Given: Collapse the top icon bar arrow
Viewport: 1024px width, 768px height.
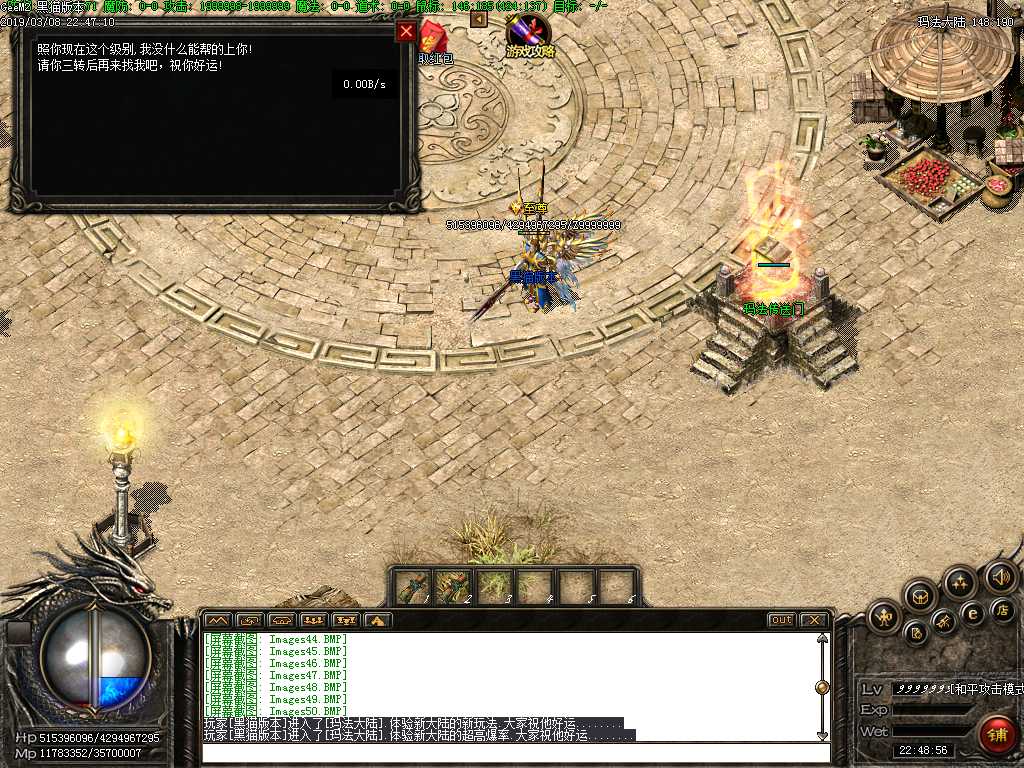Looking at the screenshot, I should tap(478, 19).
